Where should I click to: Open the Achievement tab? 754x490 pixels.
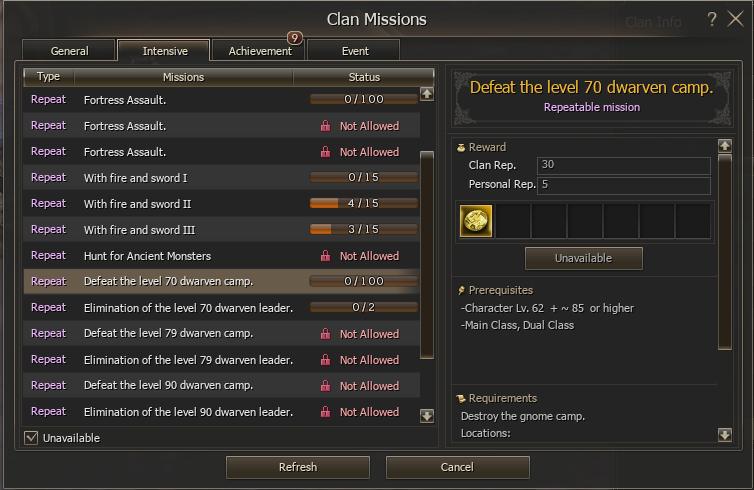point(259,51)
